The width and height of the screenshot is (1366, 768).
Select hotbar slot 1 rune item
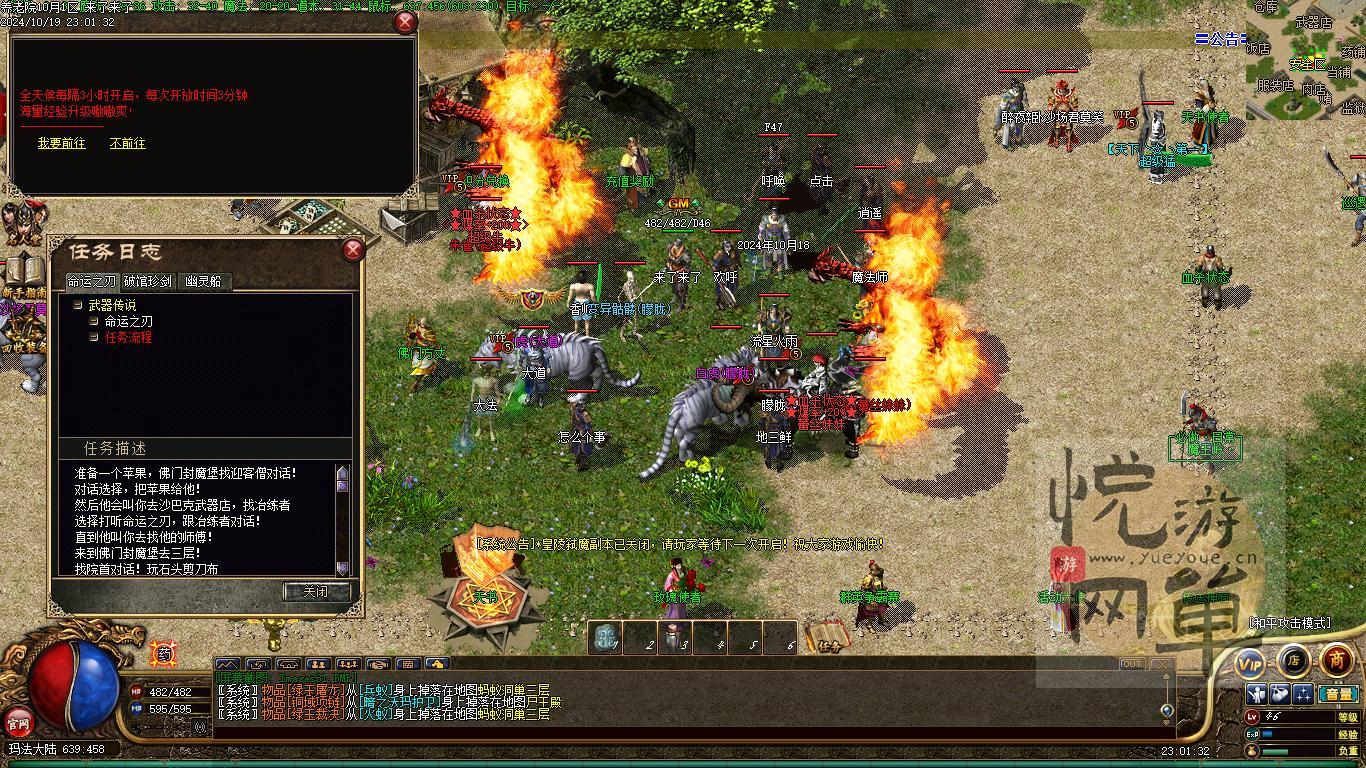[x=606, y=639]
